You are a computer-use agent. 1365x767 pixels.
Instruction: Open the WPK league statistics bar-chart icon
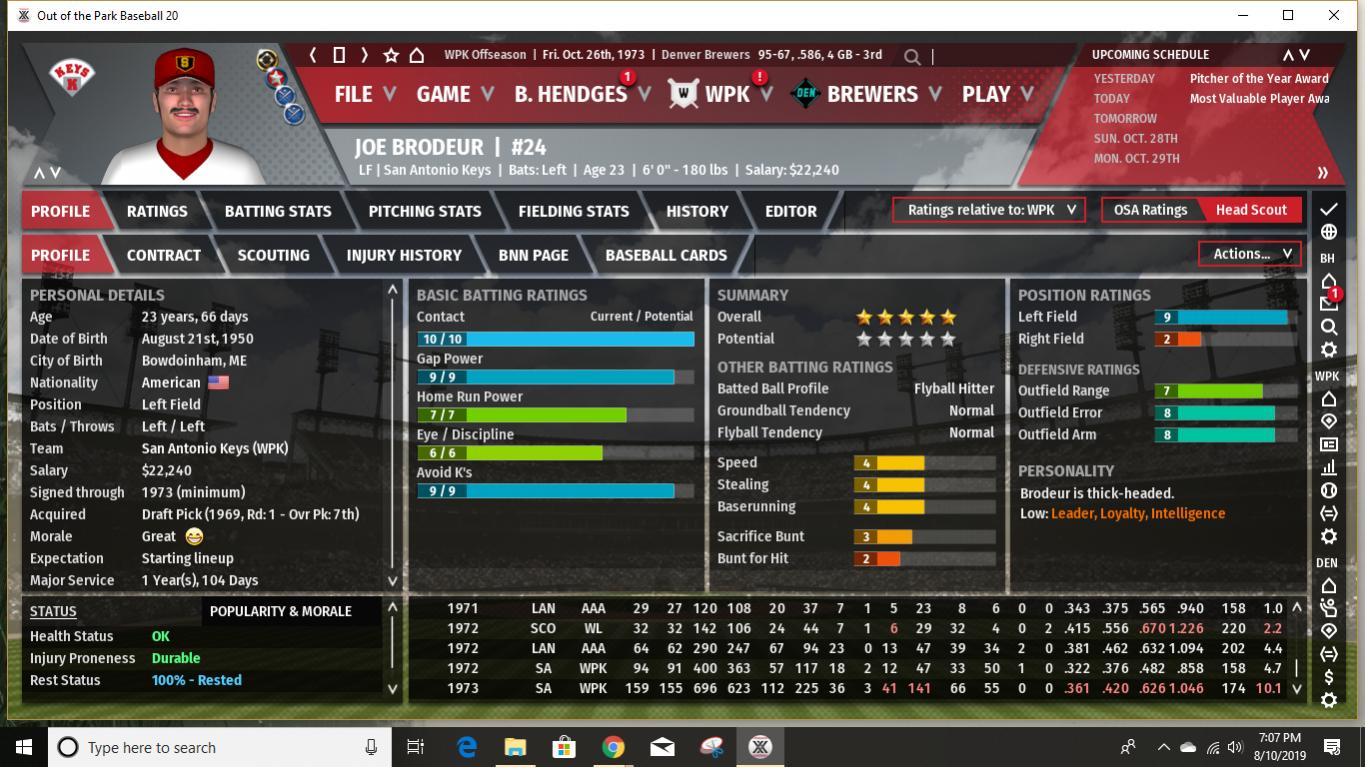1329,466
